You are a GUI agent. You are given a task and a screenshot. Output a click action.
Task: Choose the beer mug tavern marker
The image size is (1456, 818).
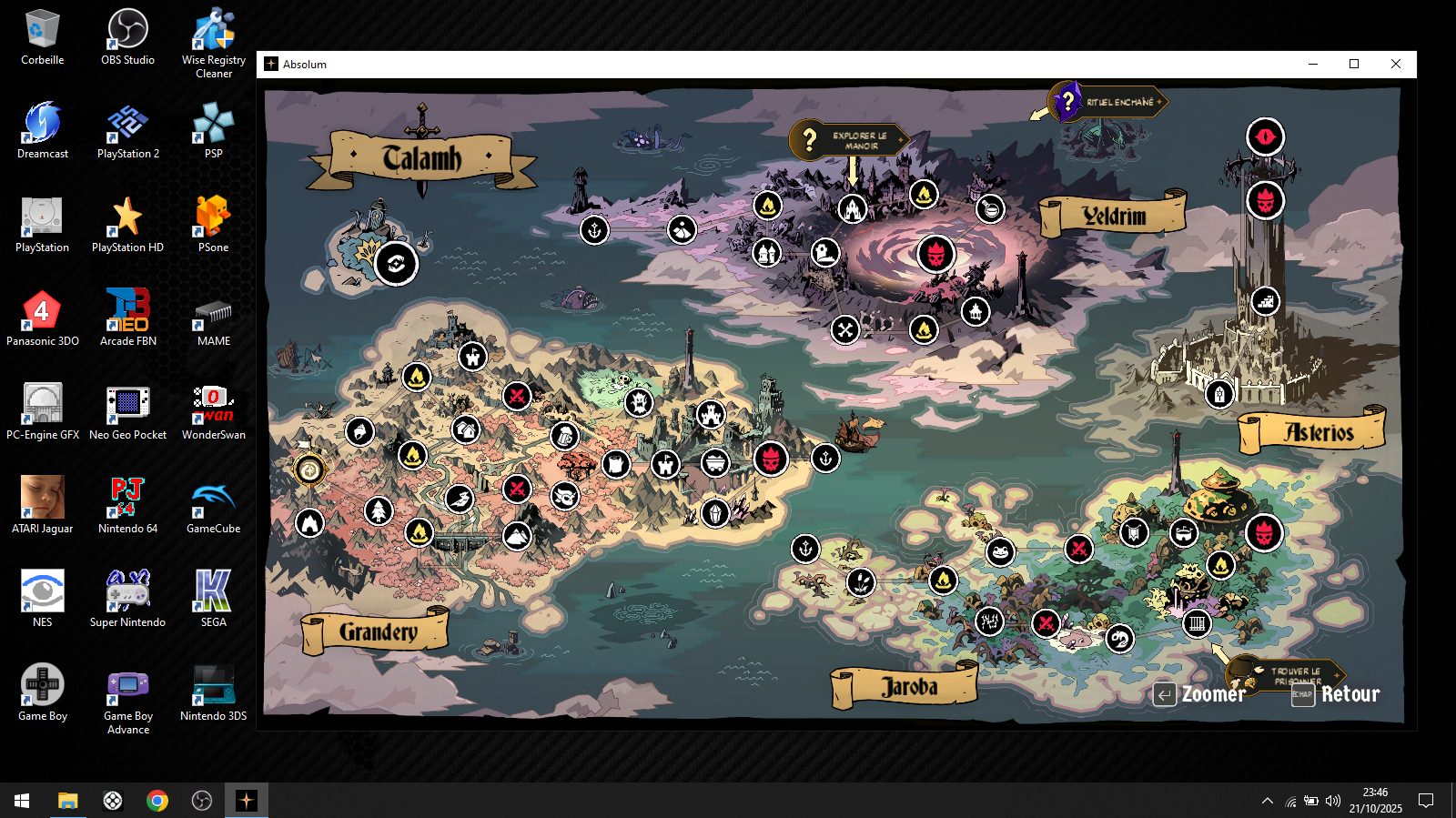(564, 436)
